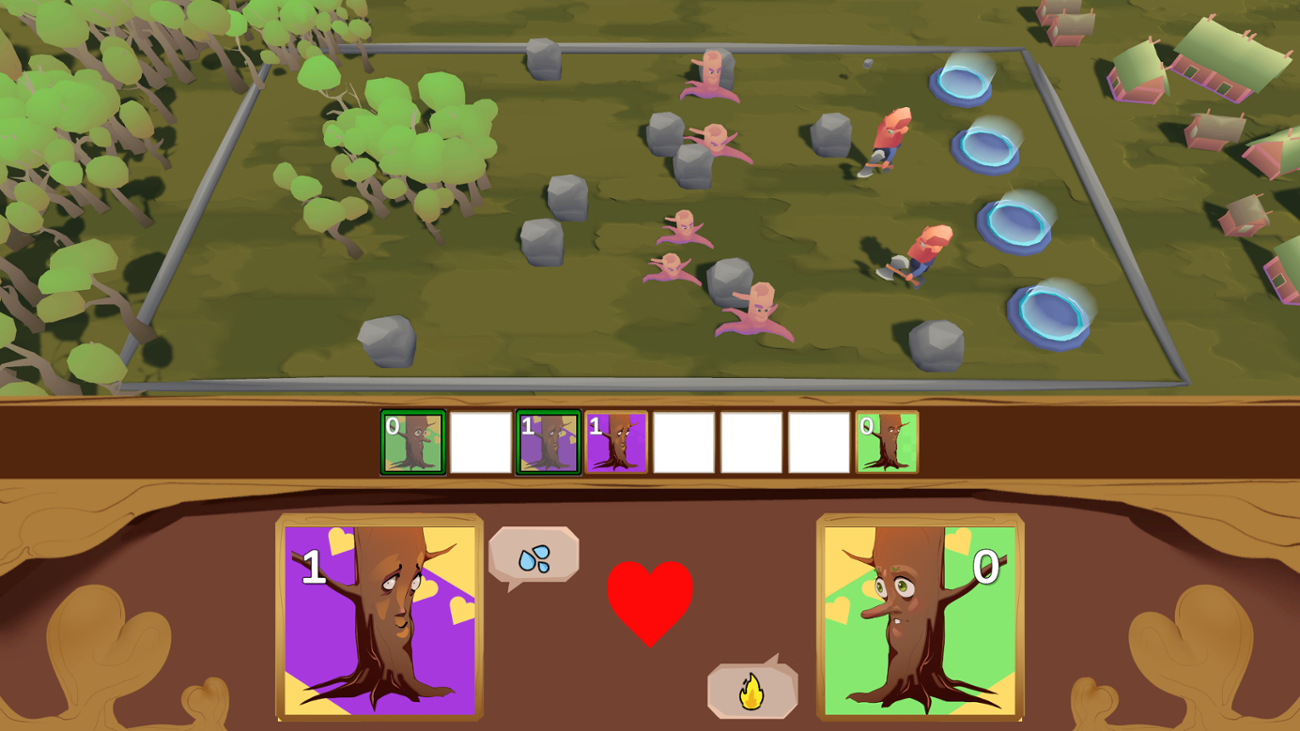Select the leftmost green-bordered tree card
The image size is (1300, 731).
[413, 441]
